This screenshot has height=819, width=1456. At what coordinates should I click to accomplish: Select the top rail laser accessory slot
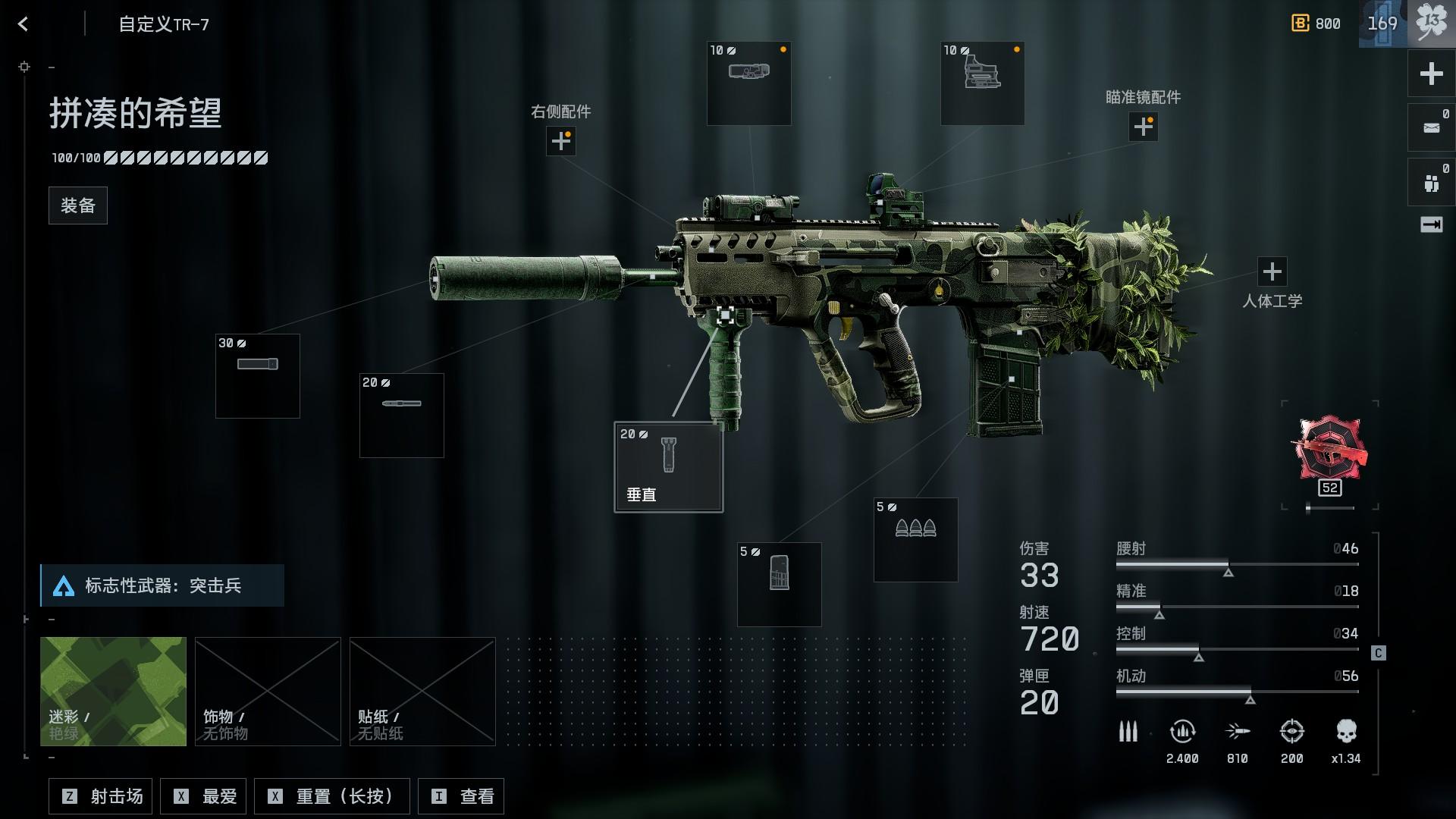[749, 83]
